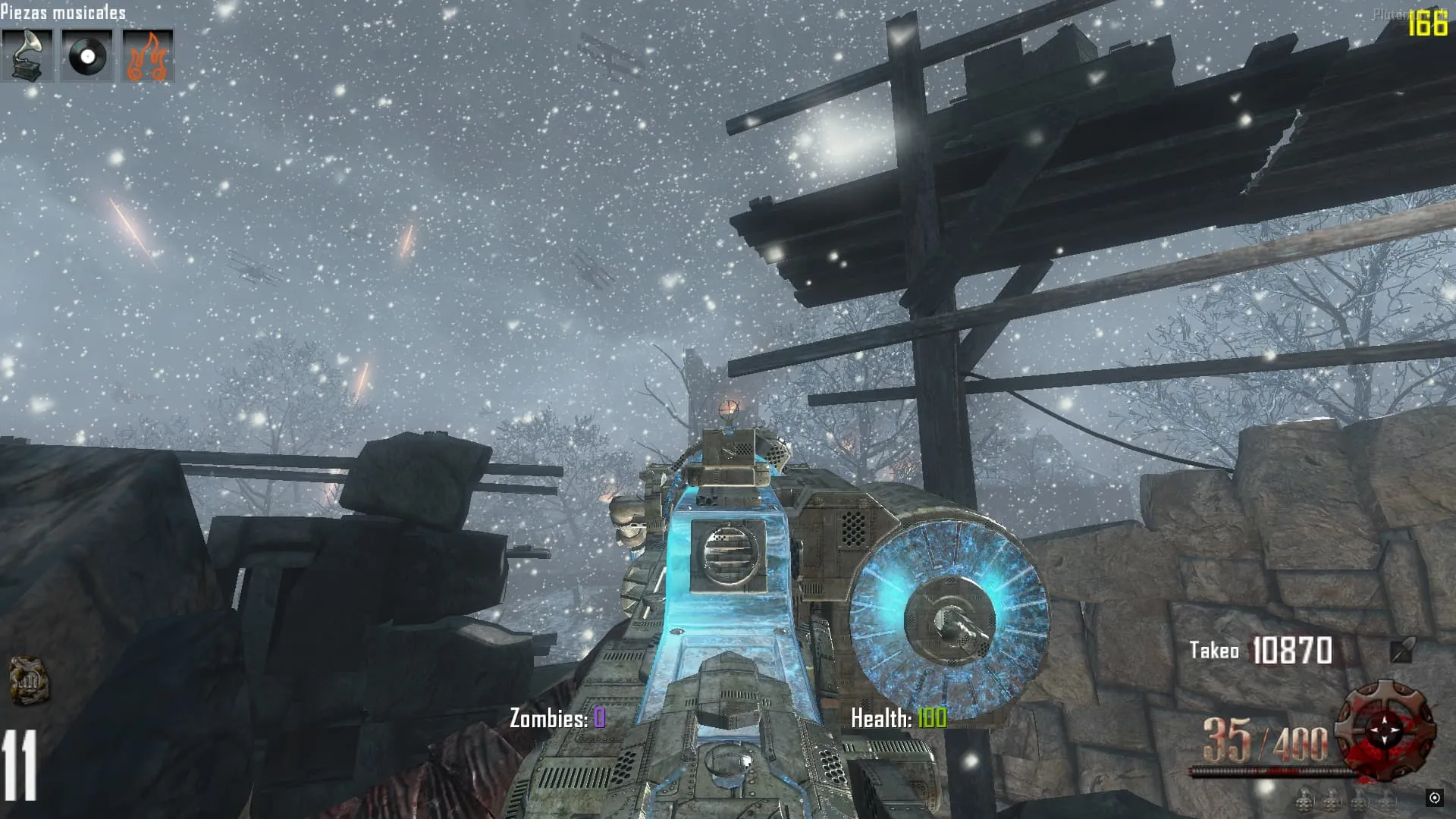This screenshot has height=819, width=1456.
Task: Click the bloody gear d-pad wheel
Action: (x=1386, y=731)
